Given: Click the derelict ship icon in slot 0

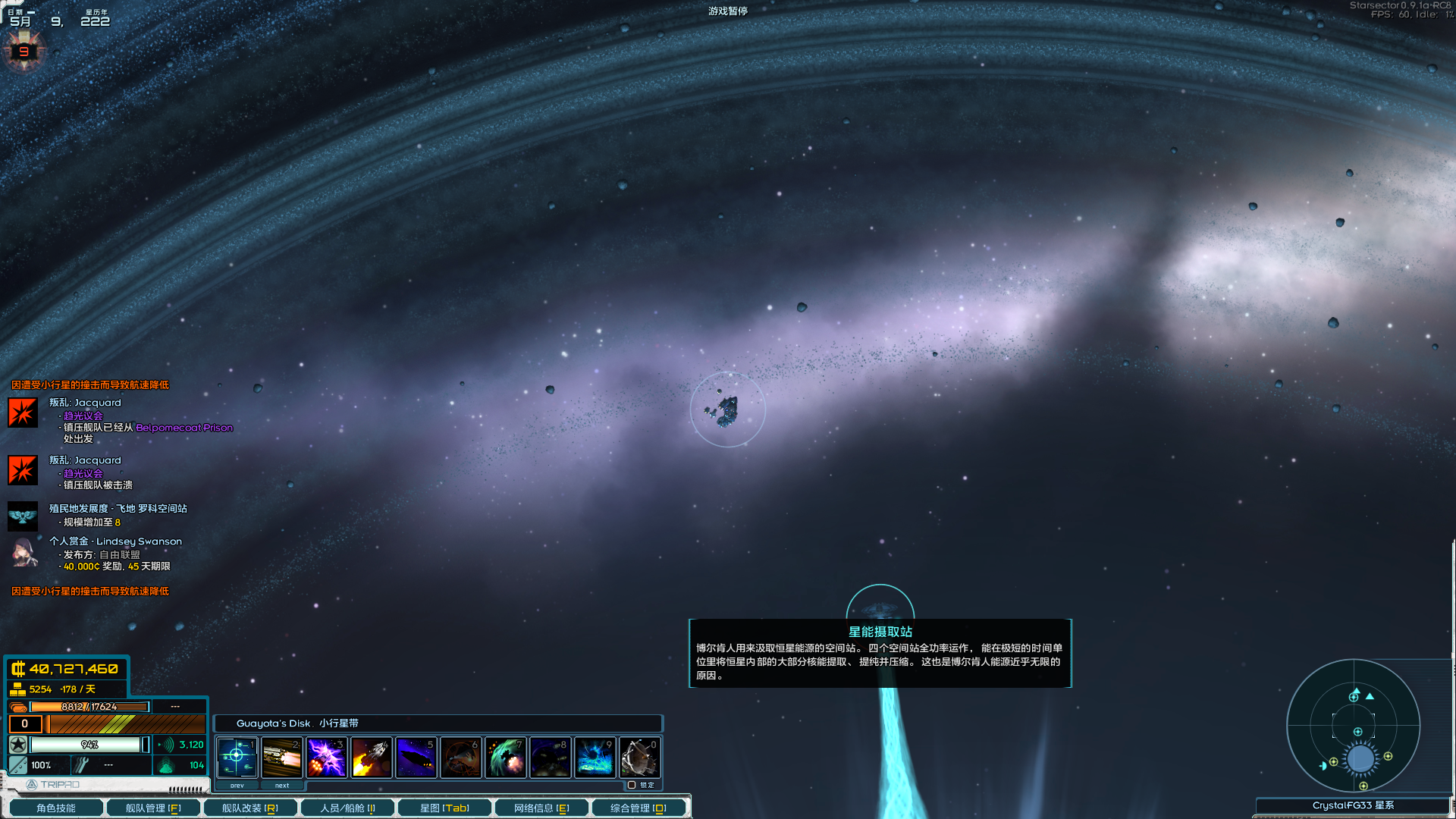Looking at the screenshot, I should click(x=639, y=758).
